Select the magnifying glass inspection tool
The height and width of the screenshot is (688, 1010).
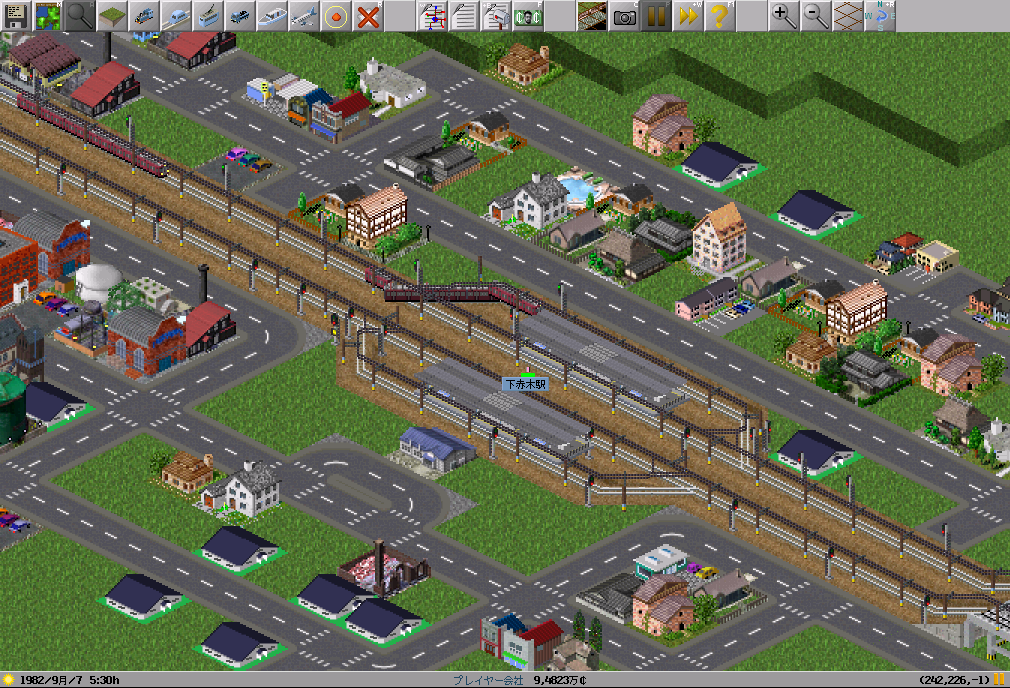pyautogui.click(x=80, y=15)
